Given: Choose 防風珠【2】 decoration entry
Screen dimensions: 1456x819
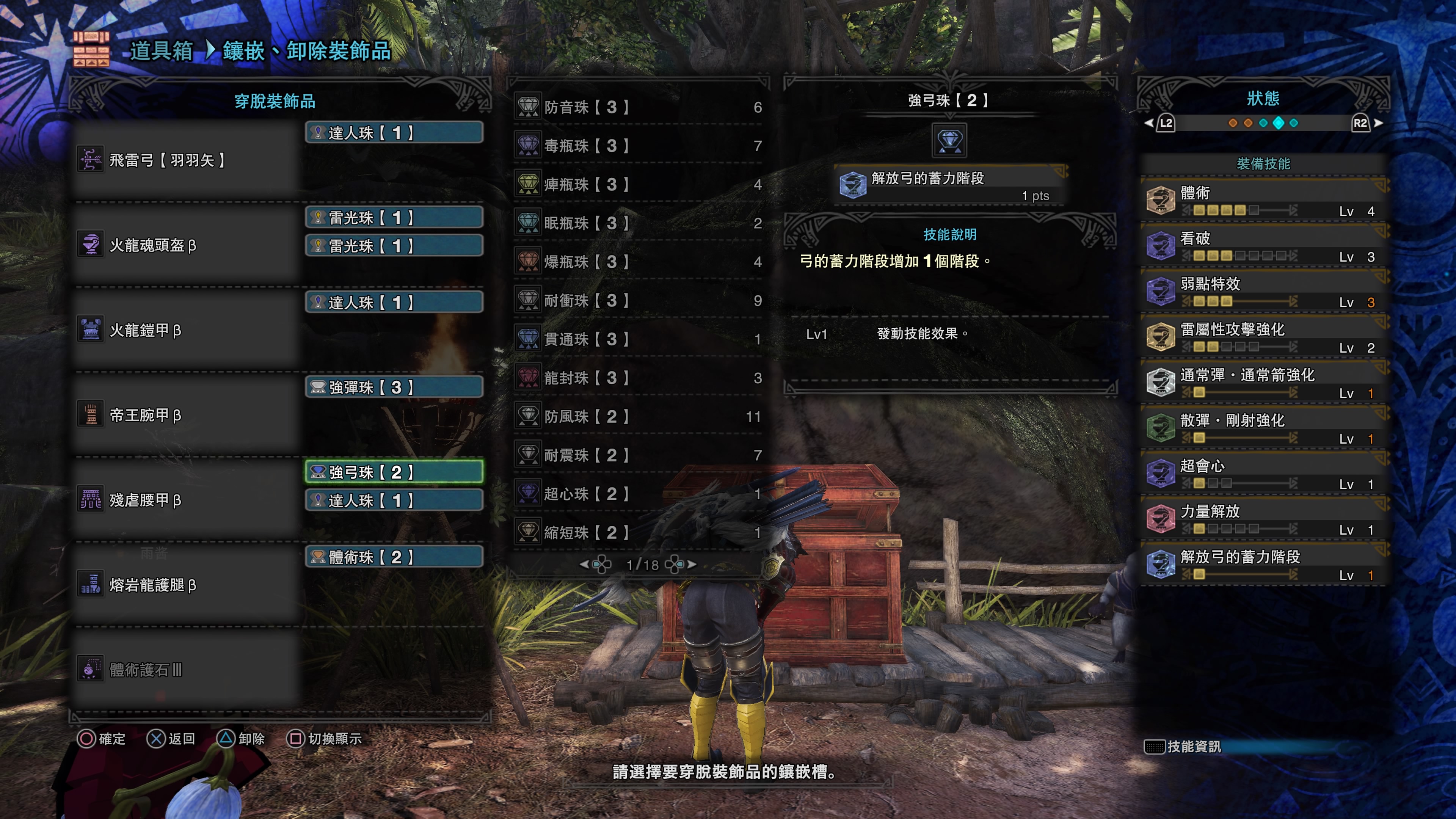Looking at the screenshot, I should point(639,417).
